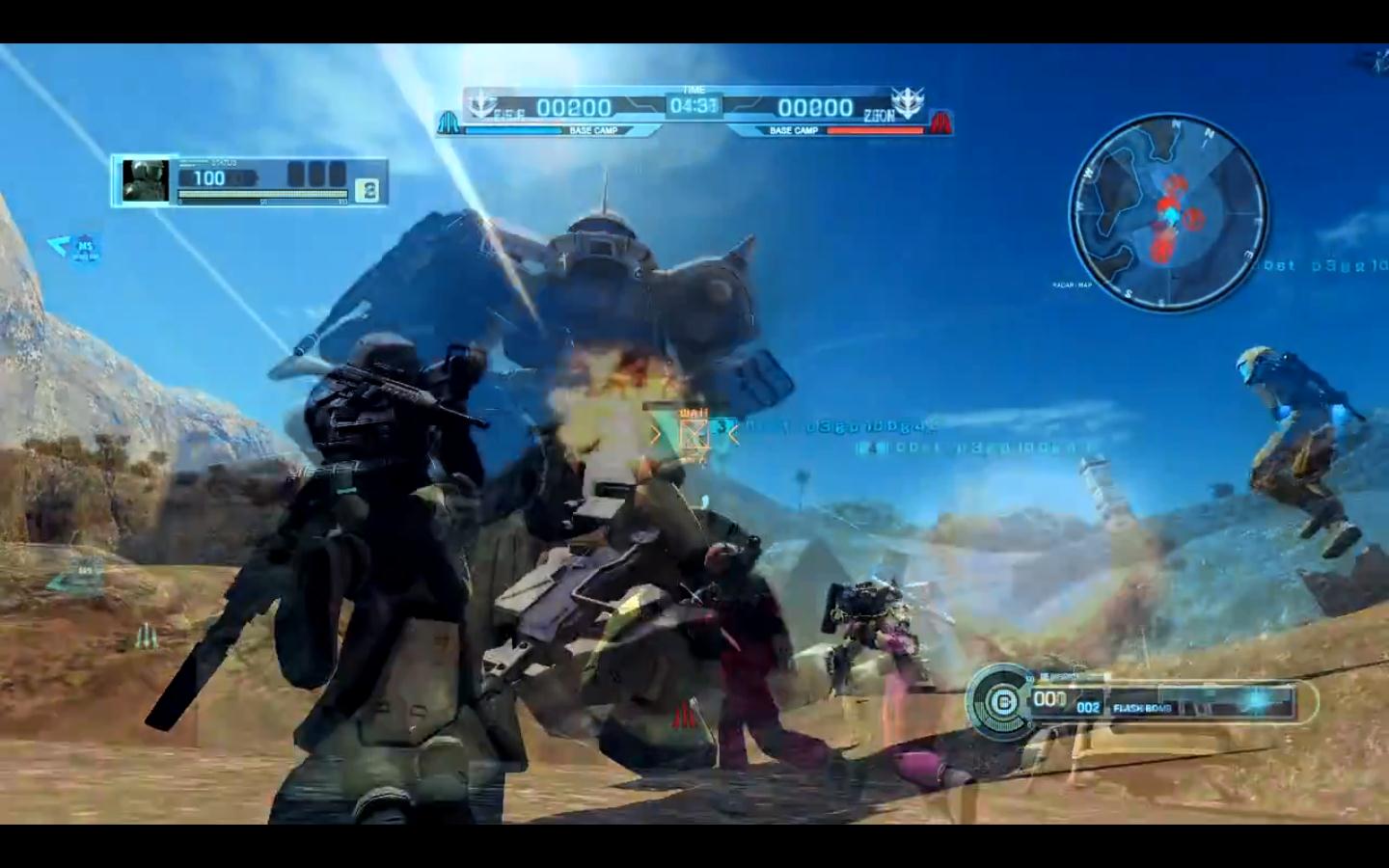The height and width of the screenshot is (868, 1389).
Task: Select the FLASH BOMB item label
Action: tap(1140, 708)
